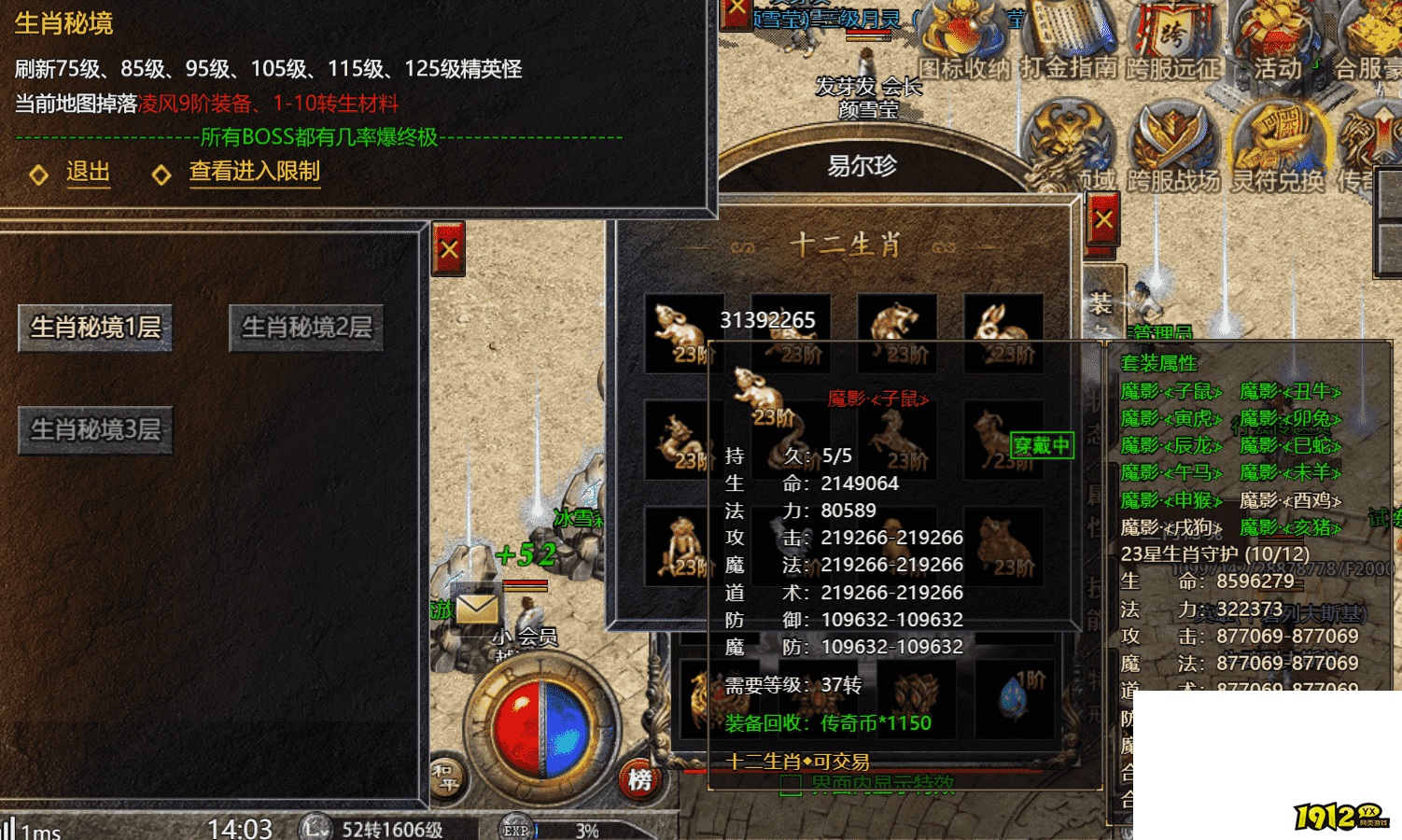This screenshot has height=840, width=1402.
Task: Close the 生肖秘境 floor selection panel
Action: click(x=449, y=249)
